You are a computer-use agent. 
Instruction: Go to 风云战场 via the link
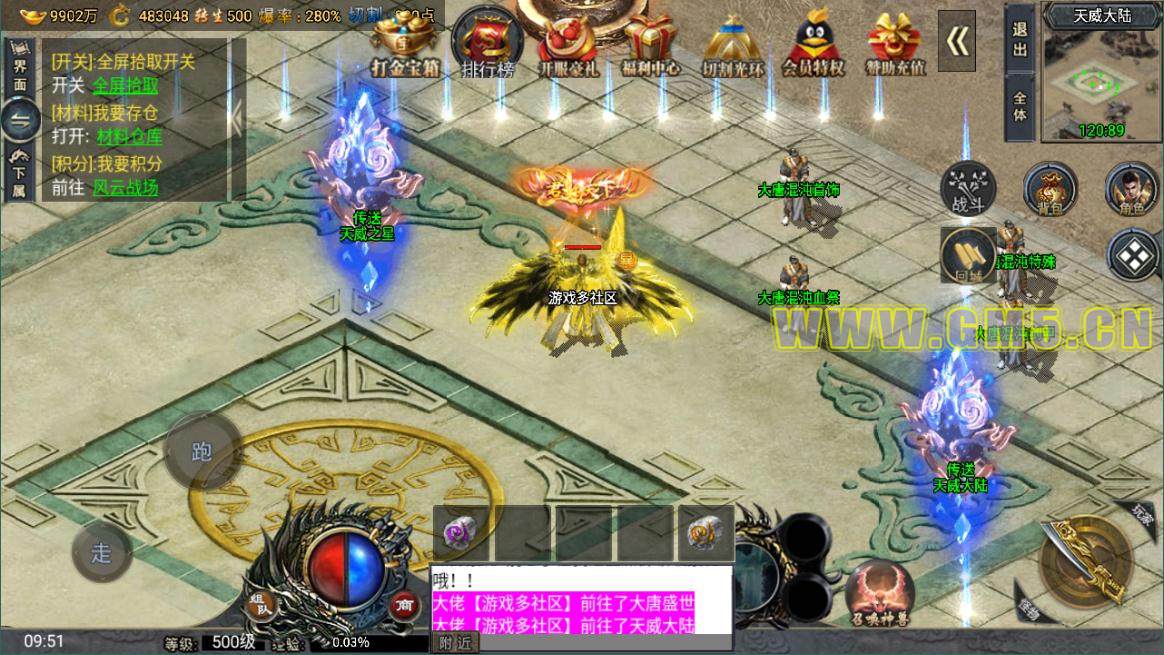point(125,187)
